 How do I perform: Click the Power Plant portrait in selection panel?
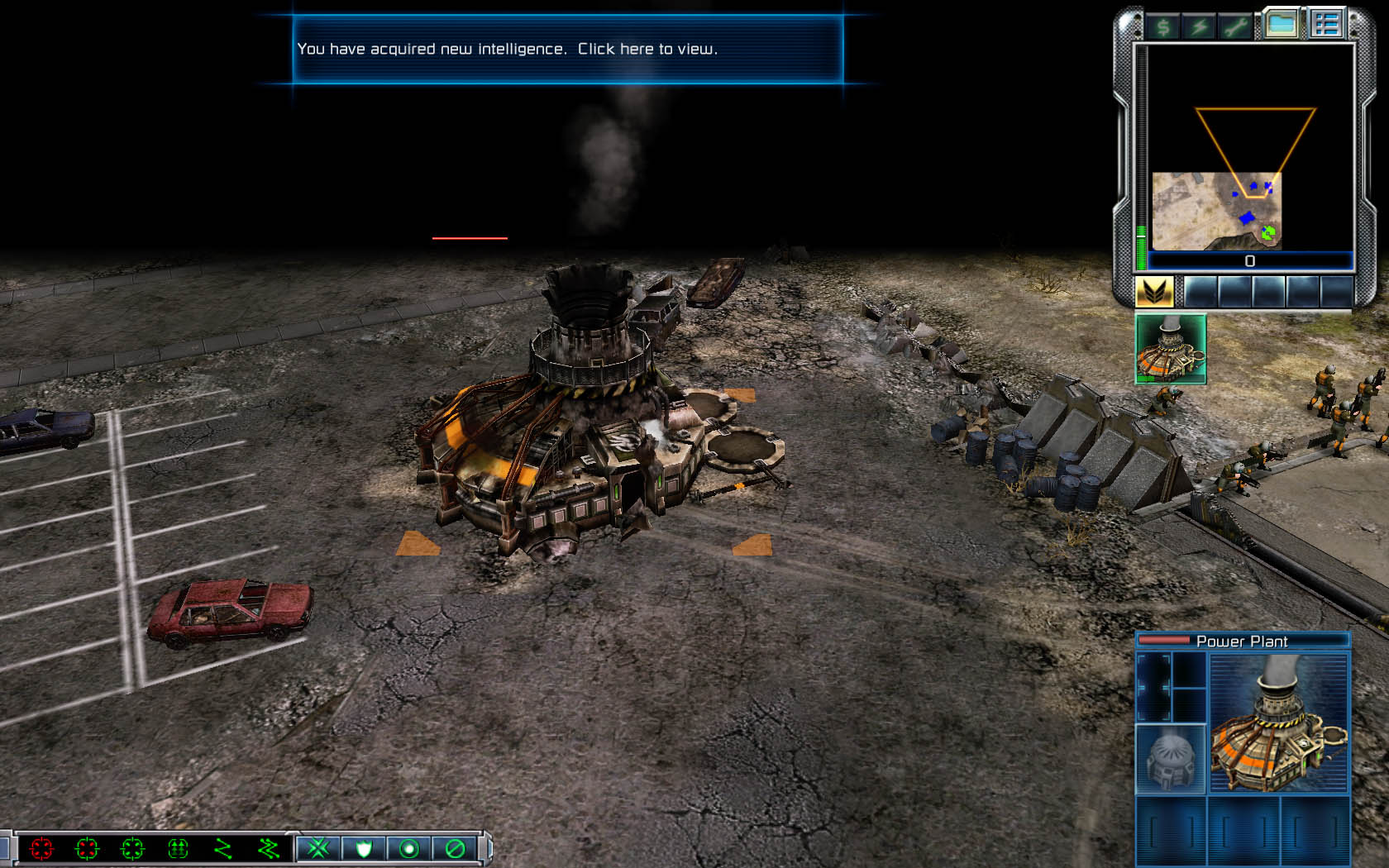[1278, 724]
